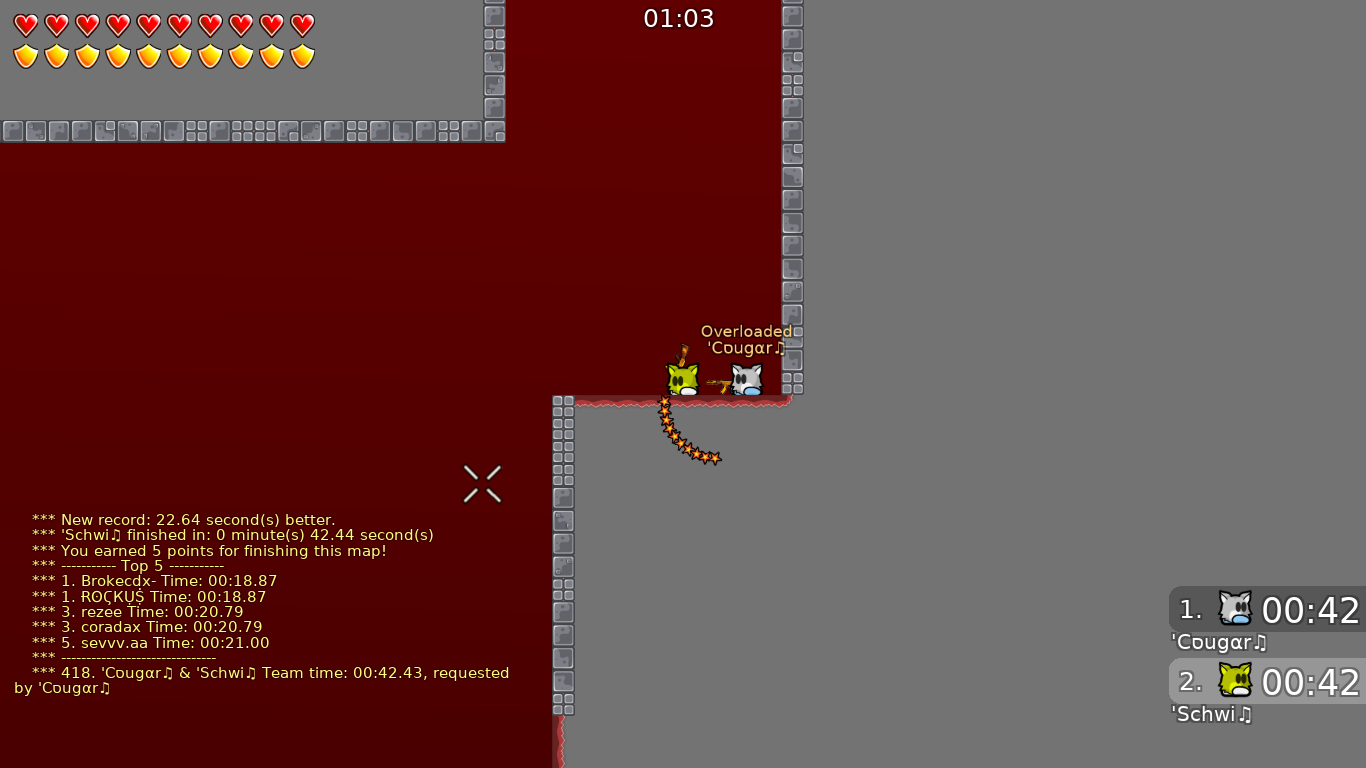Click the yellow tee avatar beside rank 2

pos(1235,681)
